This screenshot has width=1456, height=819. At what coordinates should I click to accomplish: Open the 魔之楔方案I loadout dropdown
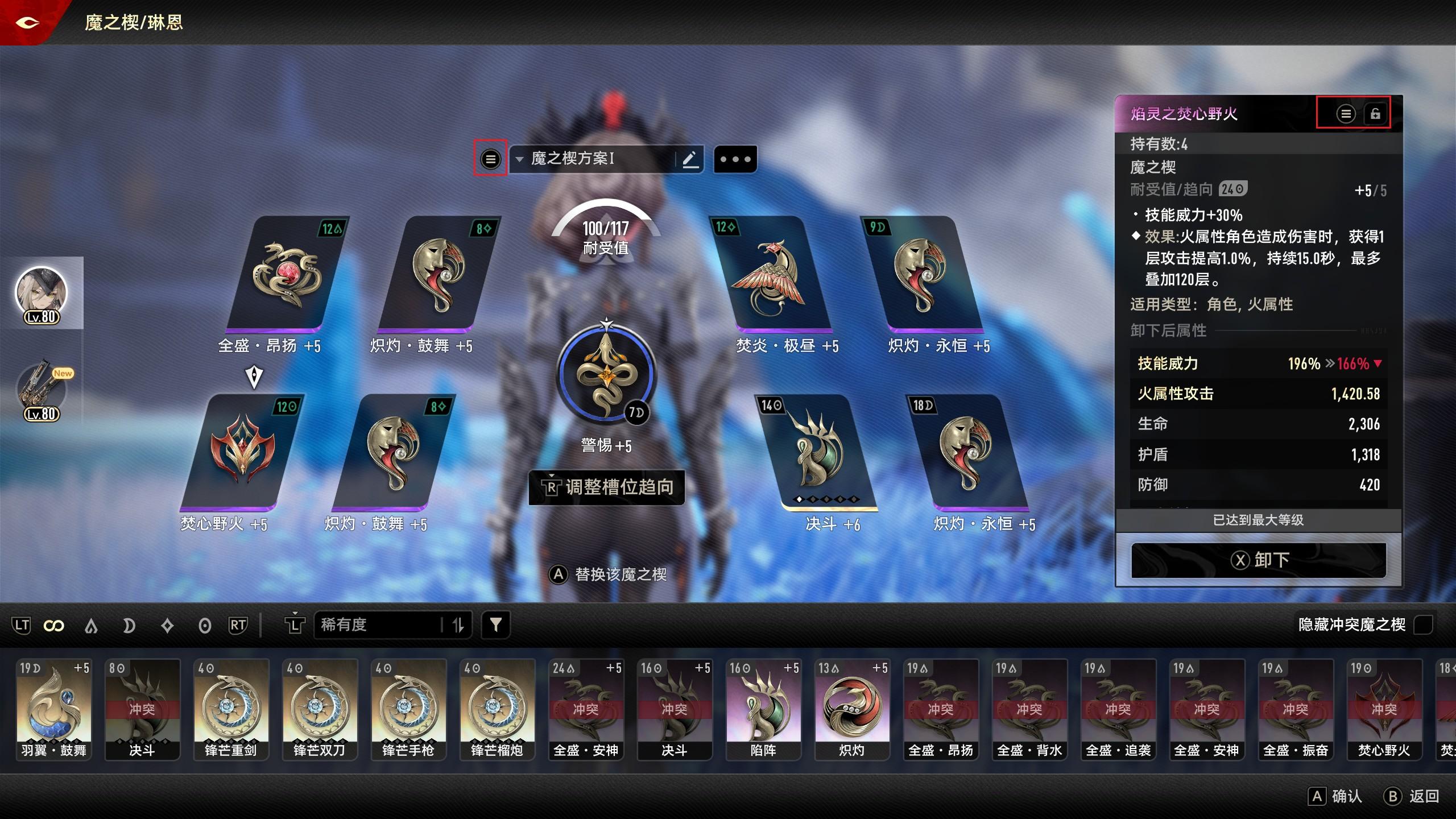[591, 159]
